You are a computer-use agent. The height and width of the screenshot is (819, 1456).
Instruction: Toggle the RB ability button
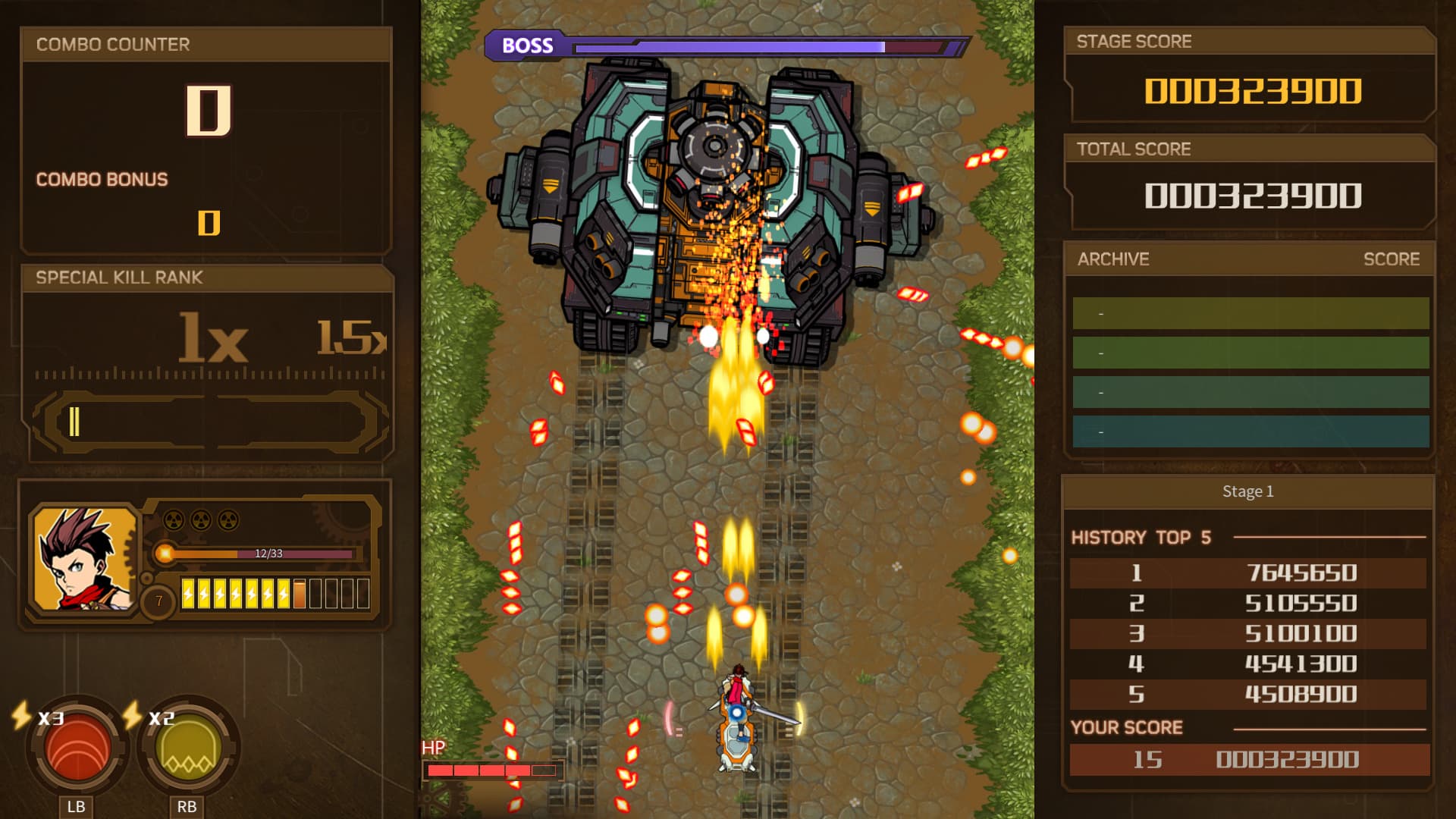pyautogui.click(x=186, y=806)
